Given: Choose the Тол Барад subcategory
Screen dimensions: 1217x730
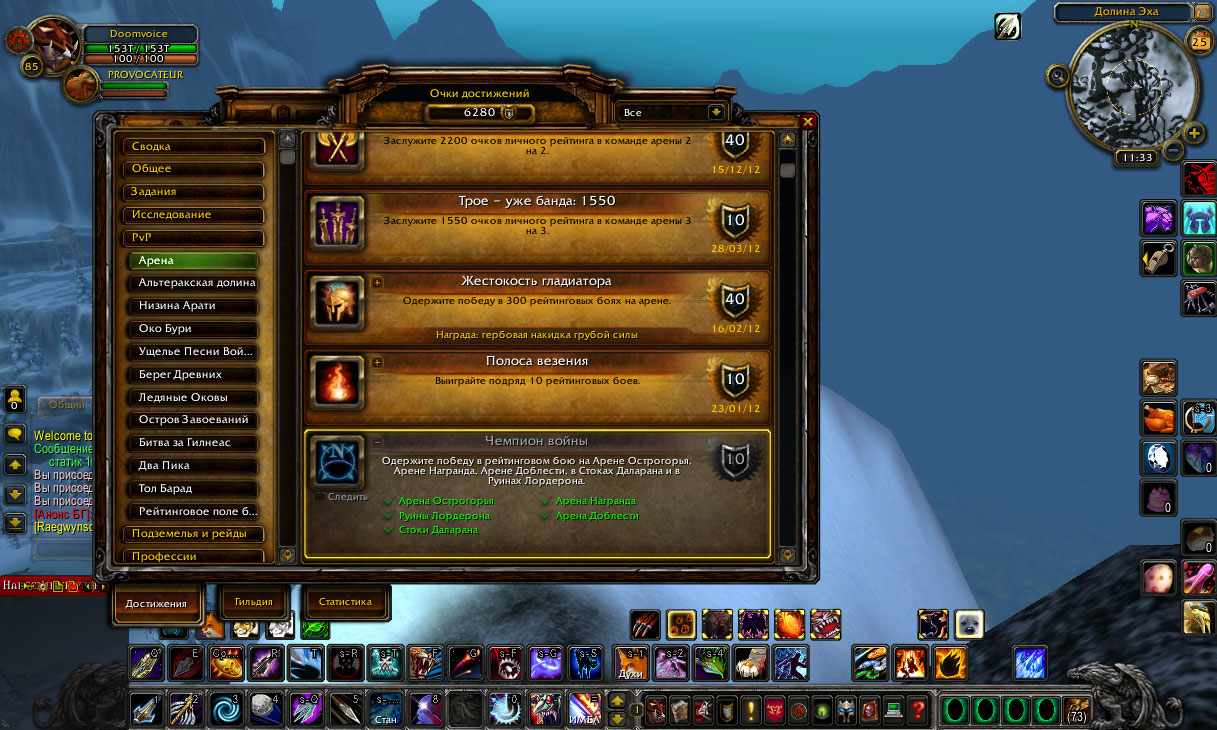Looking at the screenshot, I should pos(196,489).
